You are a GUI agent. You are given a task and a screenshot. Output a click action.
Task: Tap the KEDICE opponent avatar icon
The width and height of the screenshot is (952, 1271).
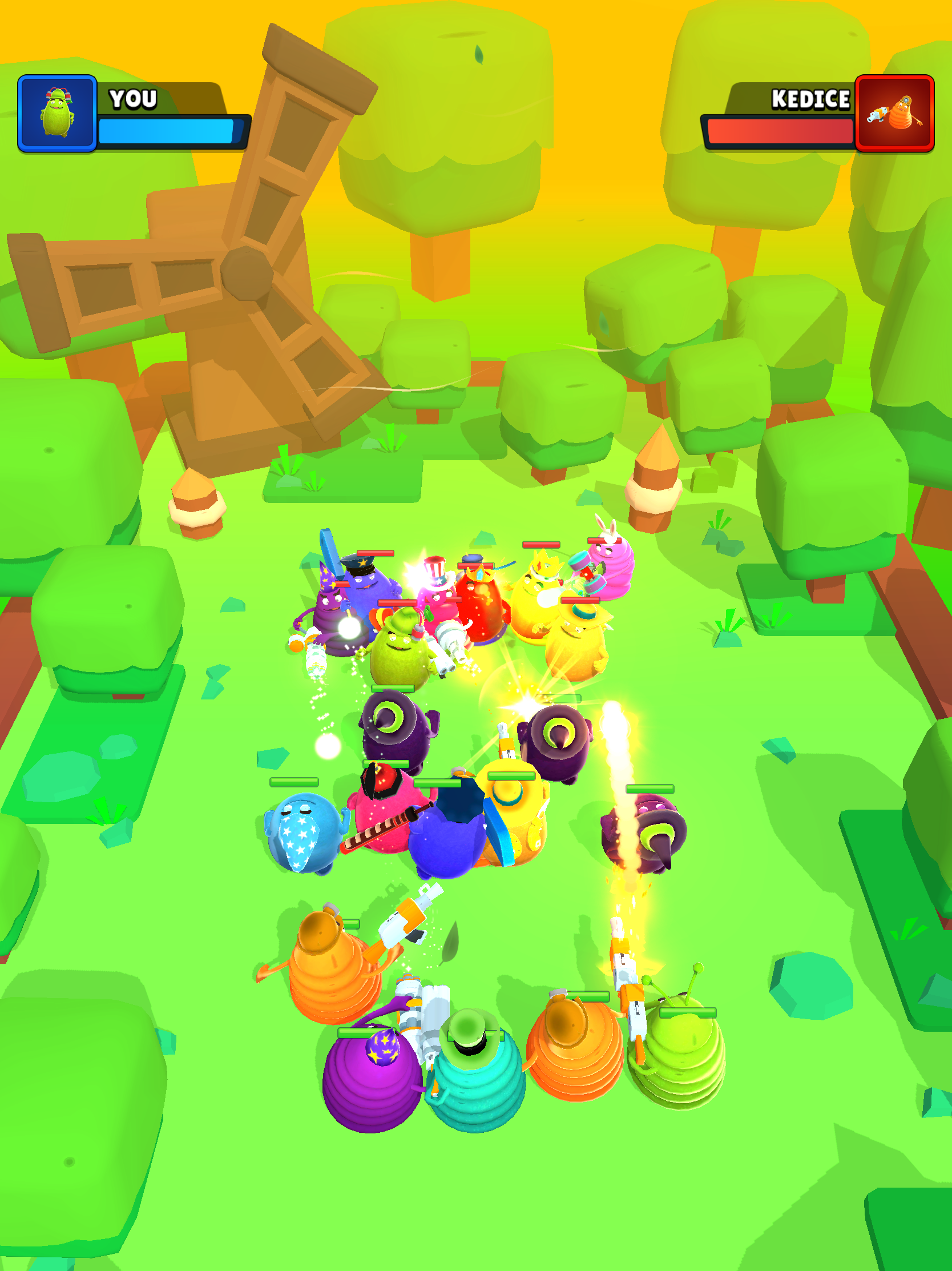click(895, 115)
